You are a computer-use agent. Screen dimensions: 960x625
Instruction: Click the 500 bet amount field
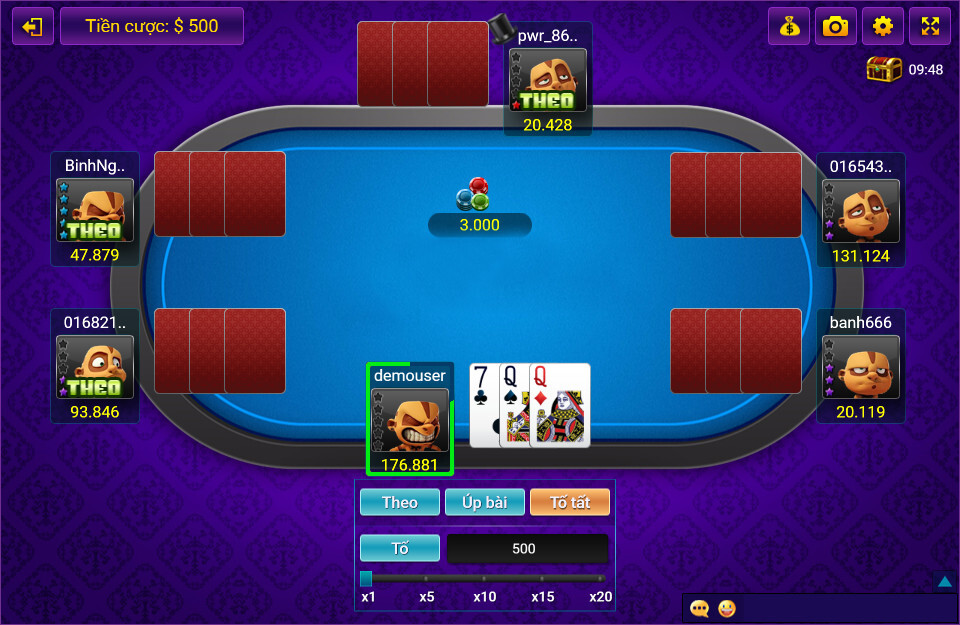pyautogui.click(x=526, y=548)
